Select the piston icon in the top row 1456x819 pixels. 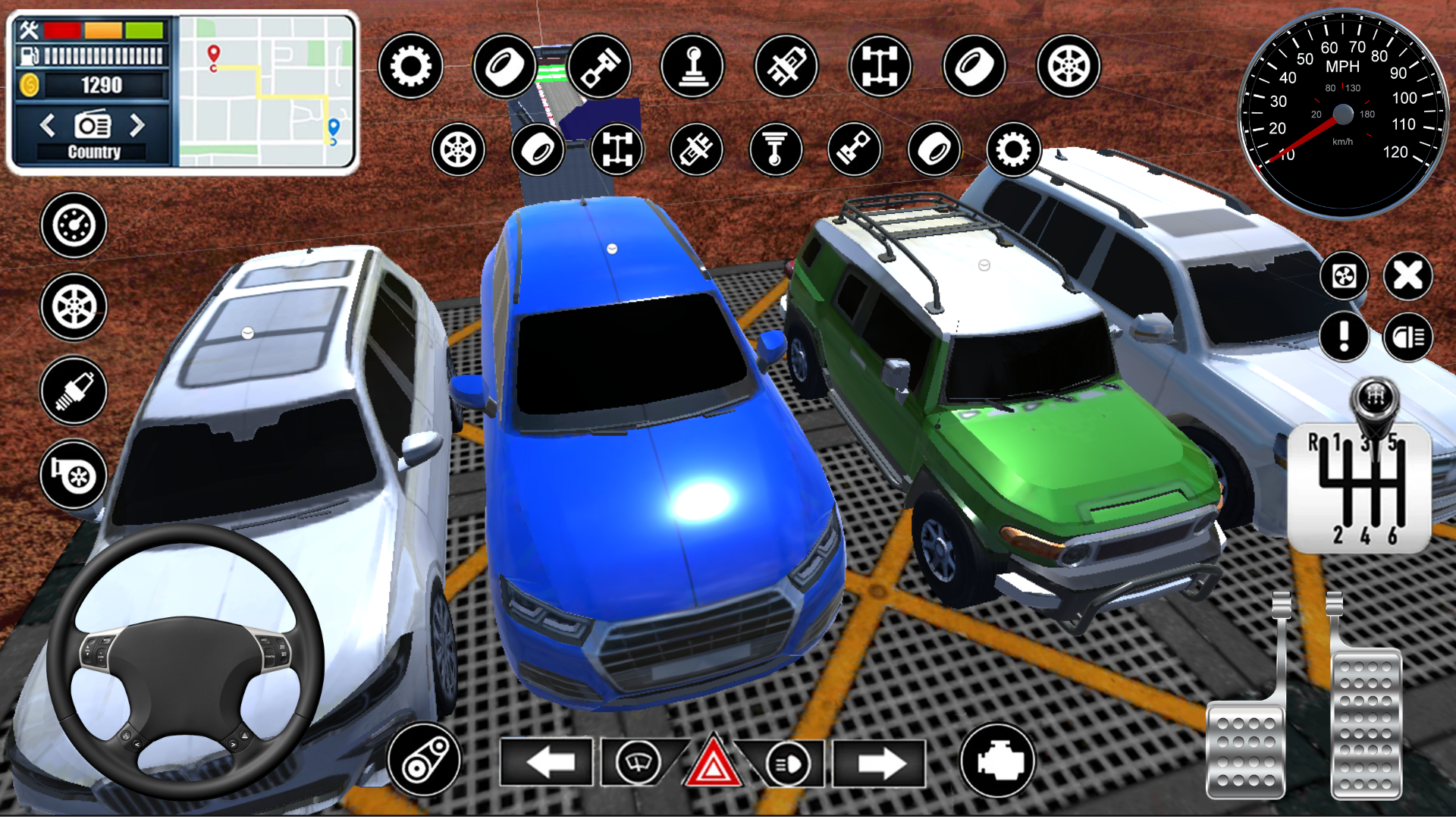pyautogui.click(x=600, y=67)
